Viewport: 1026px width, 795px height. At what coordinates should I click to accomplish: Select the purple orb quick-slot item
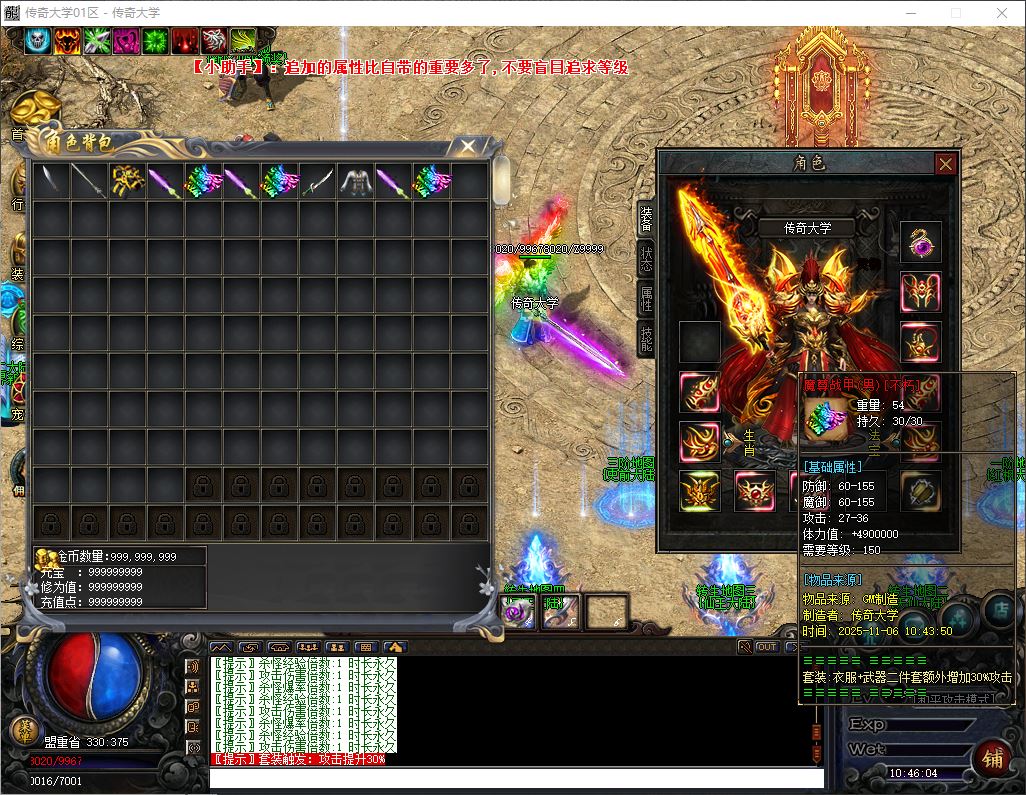coord(519,612)
